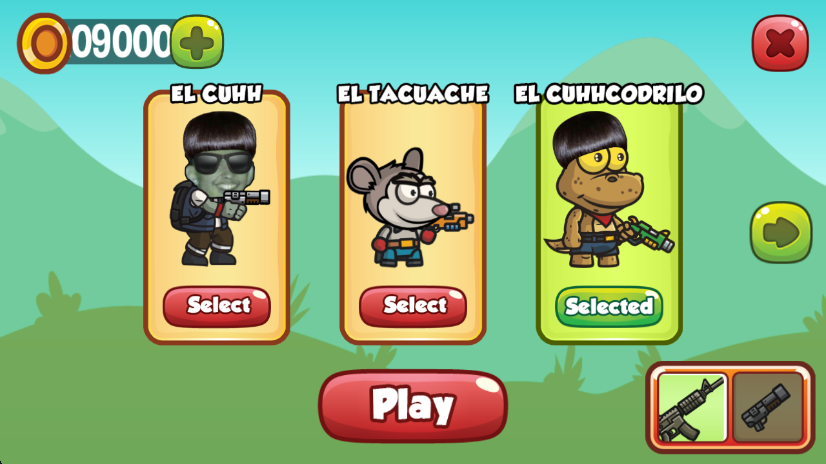Close the character select screen
Image resolution: width=826 pixels, height=464 pixels.
780,43
